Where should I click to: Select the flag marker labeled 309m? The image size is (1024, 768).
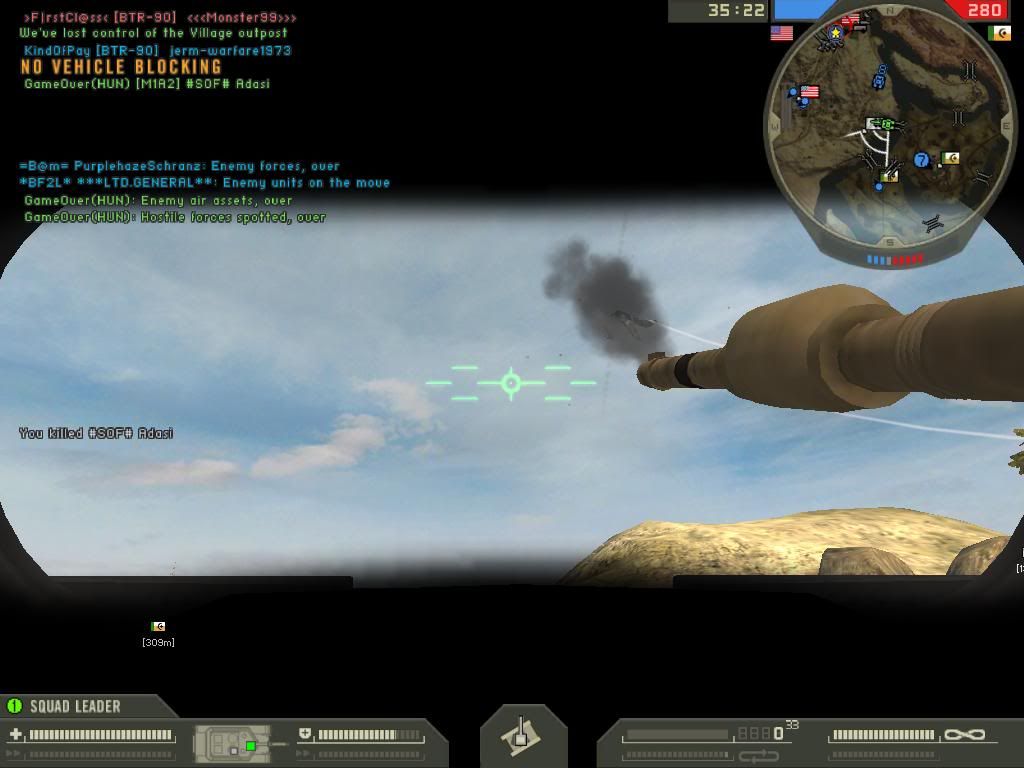[157, 627]
